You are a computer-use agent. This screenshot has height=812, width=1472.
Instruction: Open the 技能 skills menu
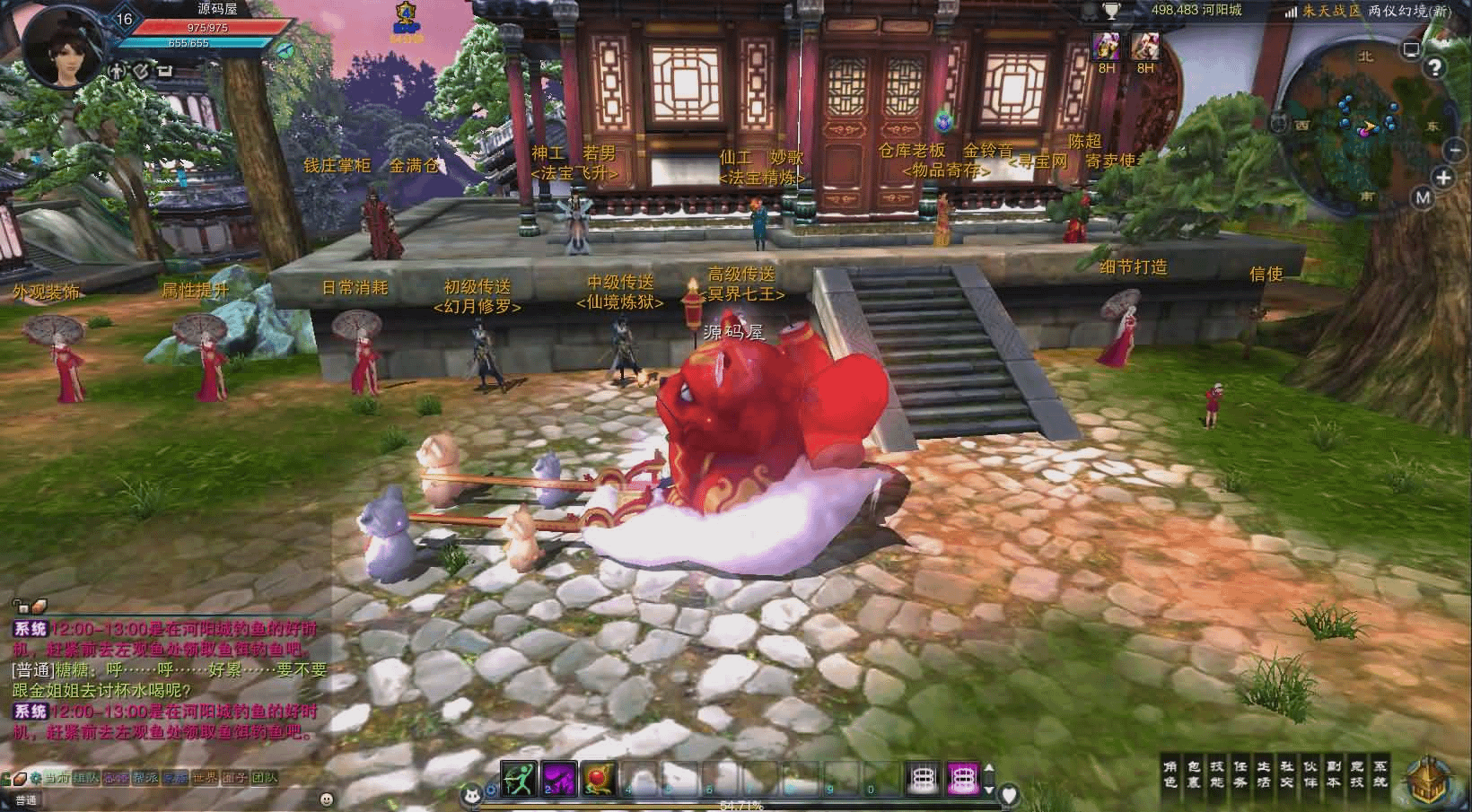pyautogui.click(x=1217, y=774)
